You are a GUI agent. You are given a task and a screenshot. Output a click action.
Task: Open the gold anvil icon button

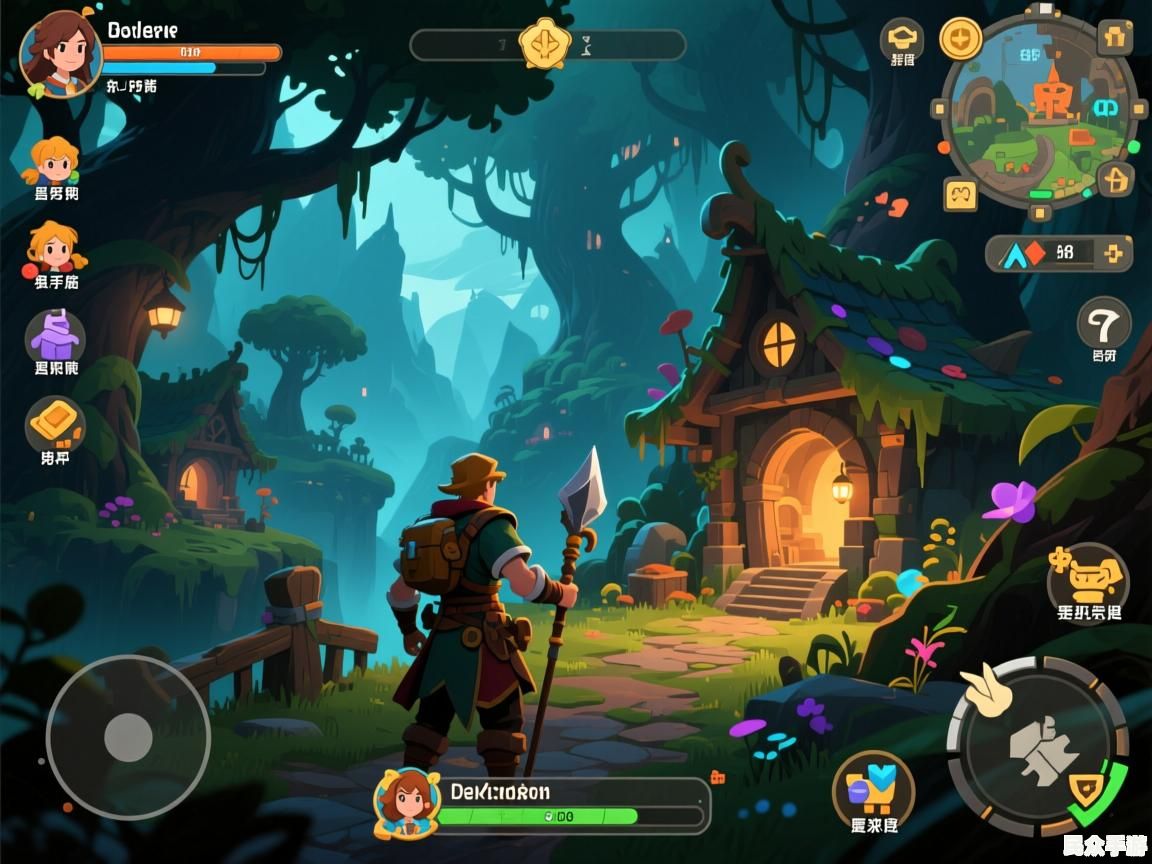[x=1087, y=576]
